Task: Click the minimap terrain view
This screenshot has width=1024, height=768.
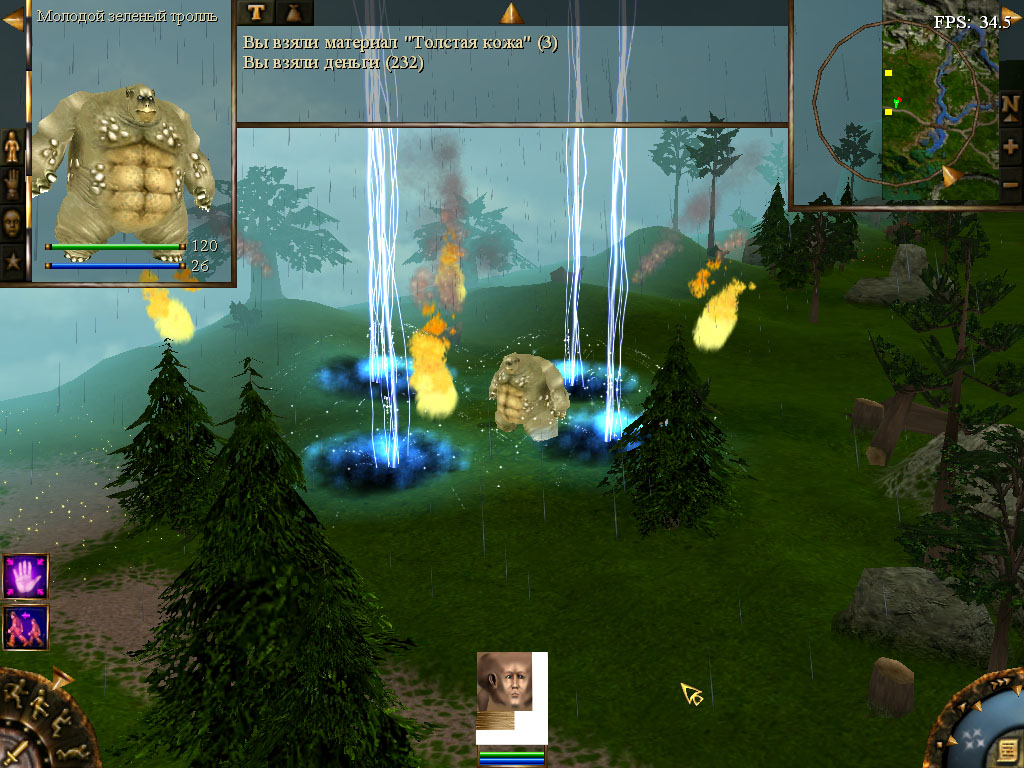Action: [940, 100]
